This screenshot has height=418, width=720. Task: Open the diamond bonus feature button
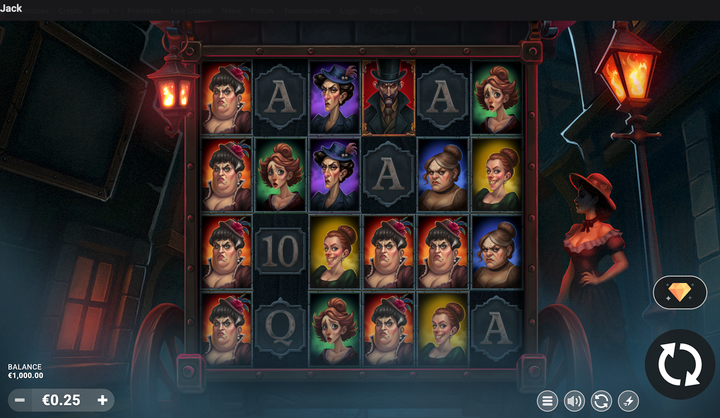point(679,292)
